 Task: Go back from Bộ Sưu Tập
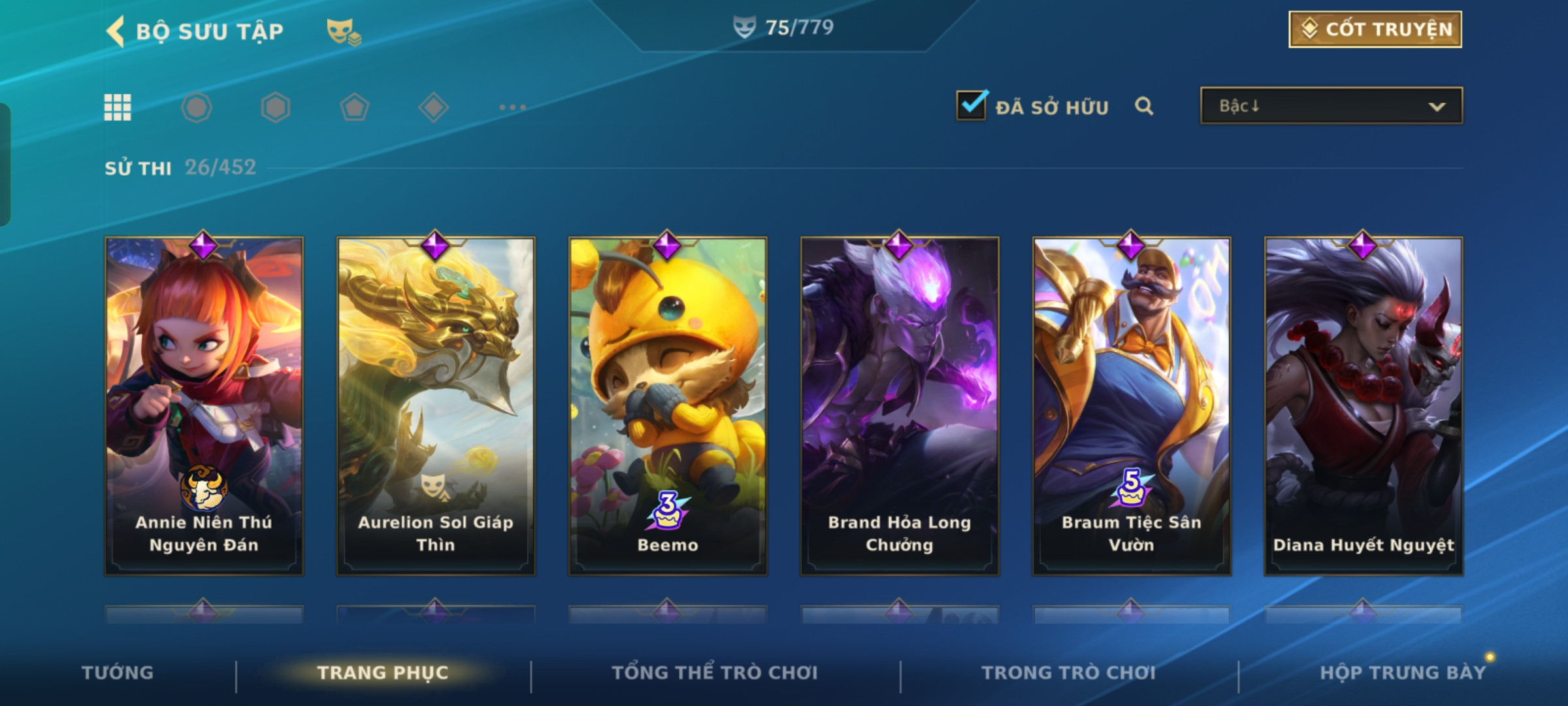(x=116, y=31)
